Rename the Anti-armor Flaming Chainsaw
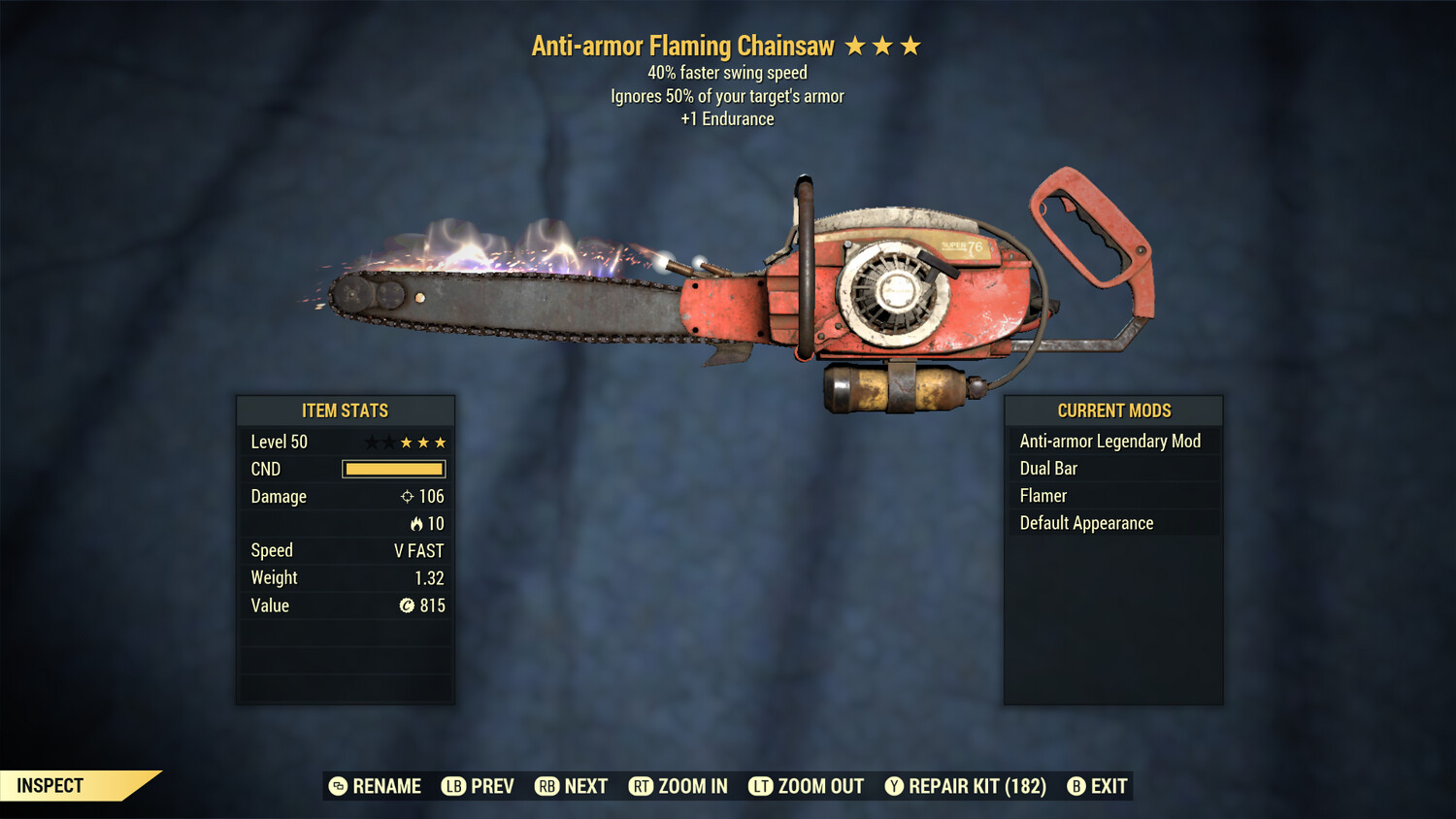1456x819 pixels. coord(376,786)
